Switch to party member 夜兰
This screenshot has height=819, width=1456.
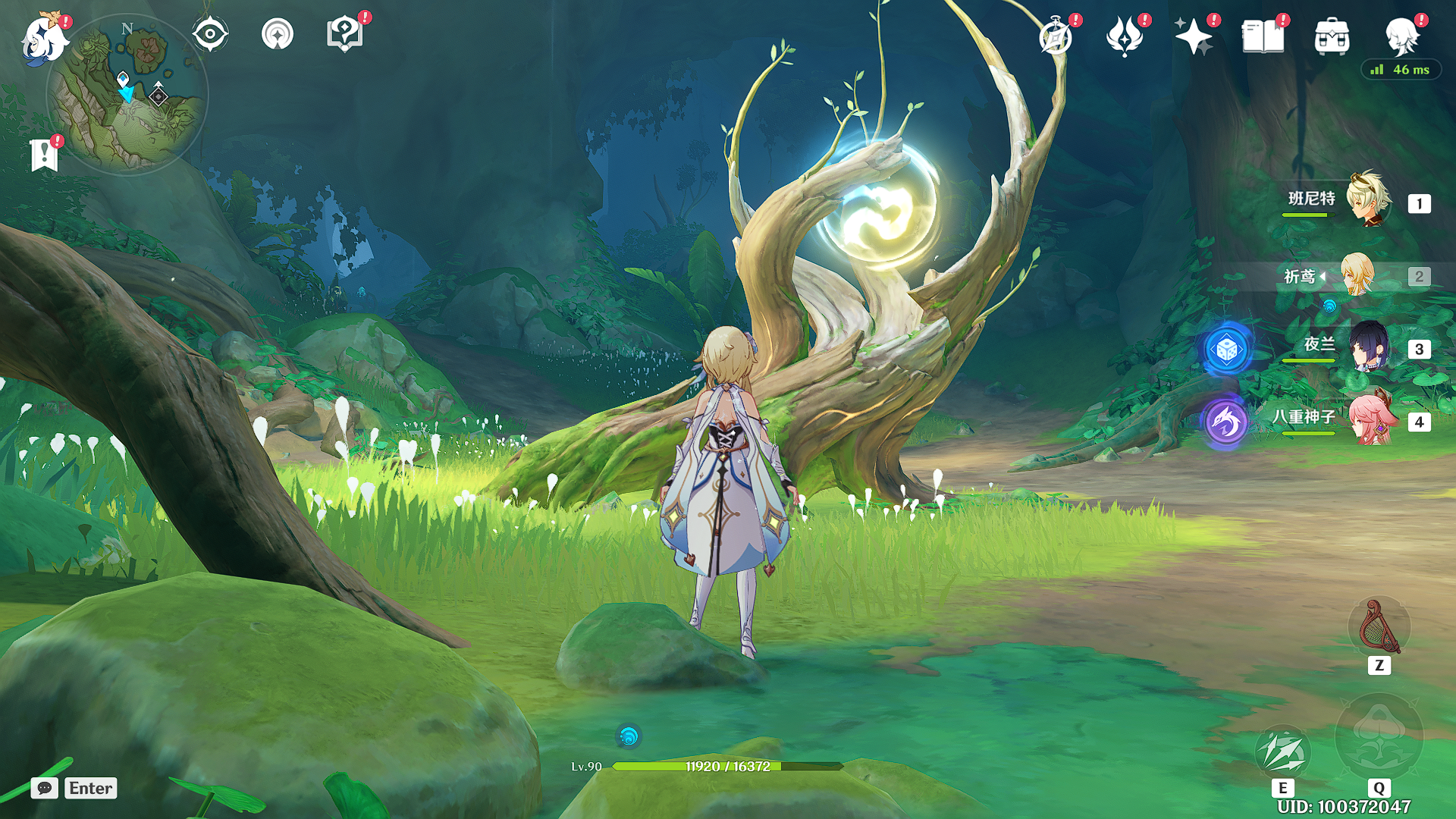1368,347
